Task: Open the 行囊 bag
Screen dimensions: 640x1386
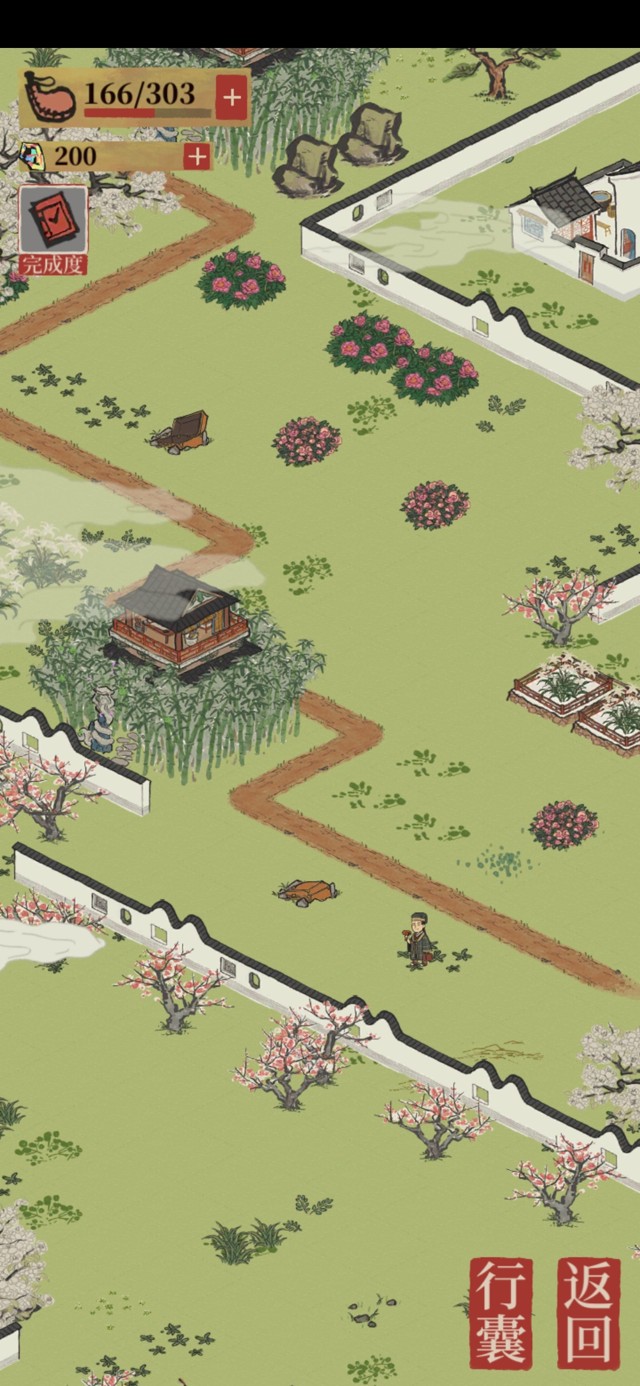Action: [x=501, y=1312]
